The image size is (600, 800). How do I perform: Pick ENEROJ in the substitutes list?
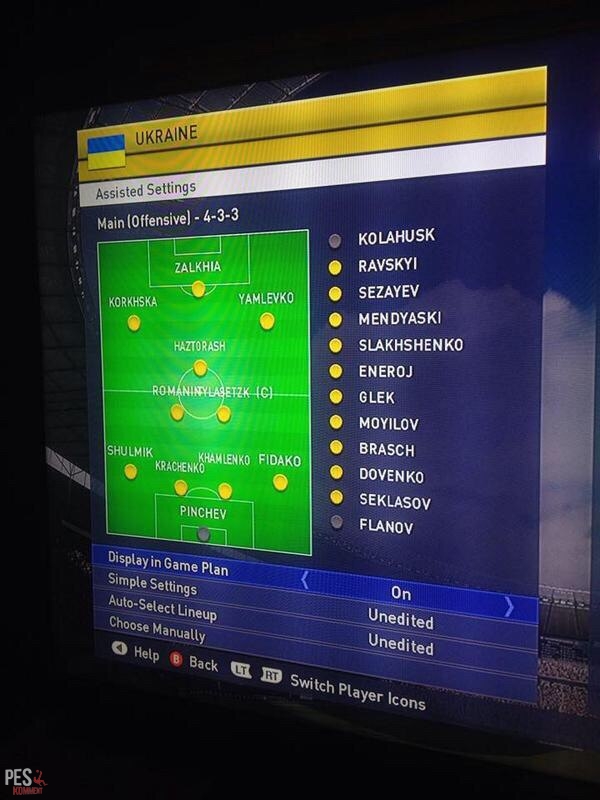(386, 371)
